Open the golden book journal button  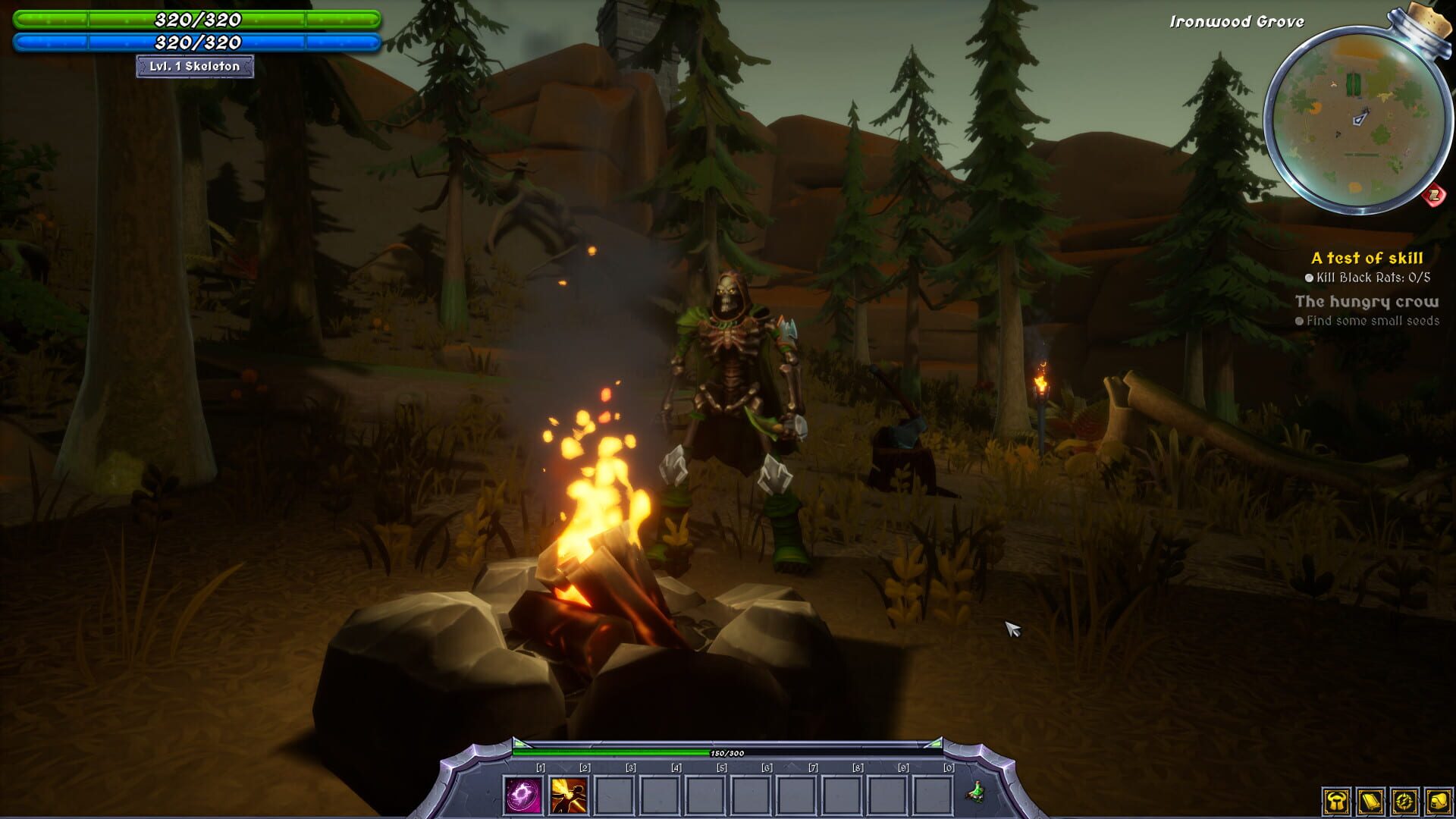[1370, 801]
